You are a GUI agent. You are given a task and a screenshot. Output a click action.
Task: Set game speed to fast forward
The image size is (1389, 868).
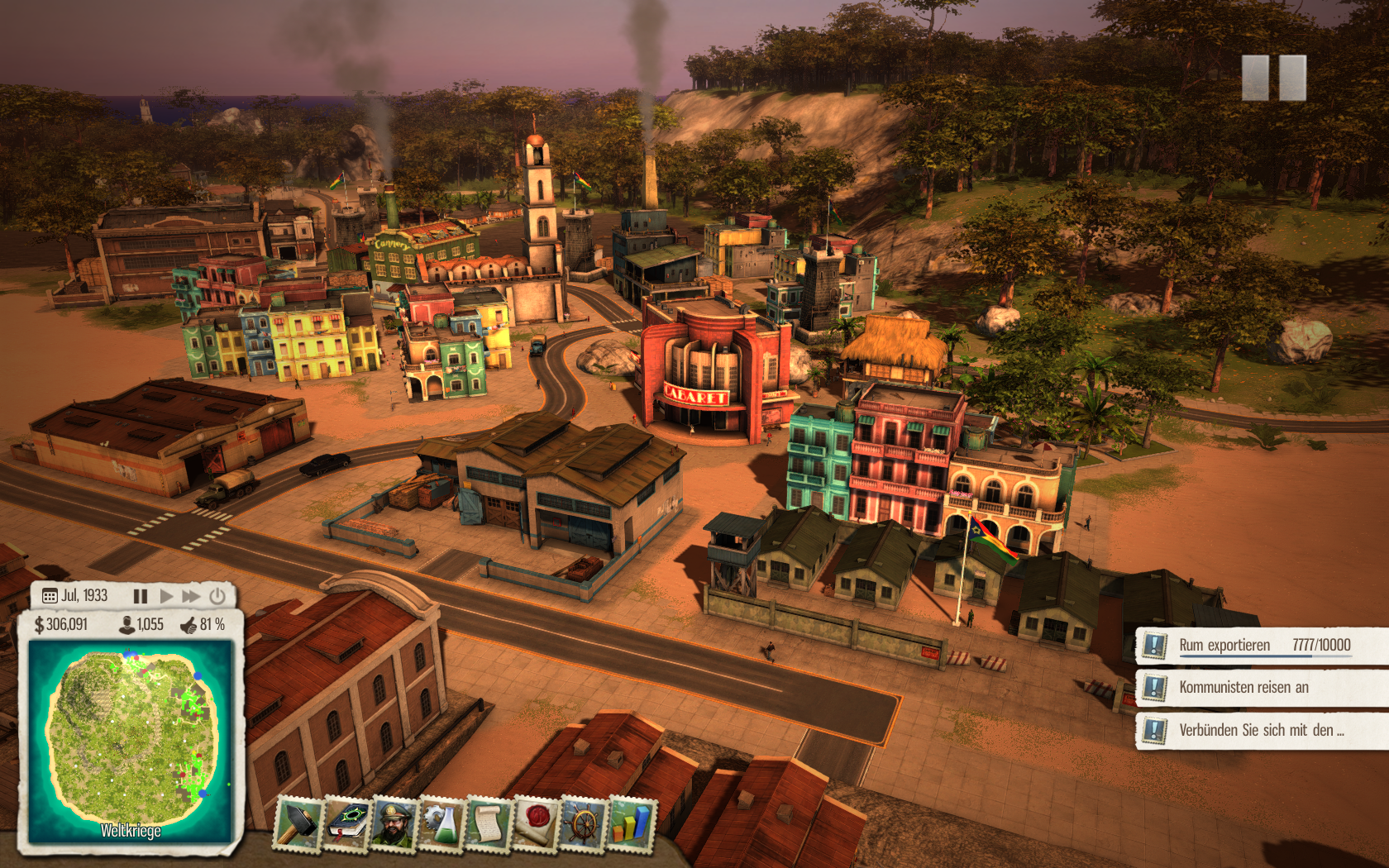coord(191,596)
